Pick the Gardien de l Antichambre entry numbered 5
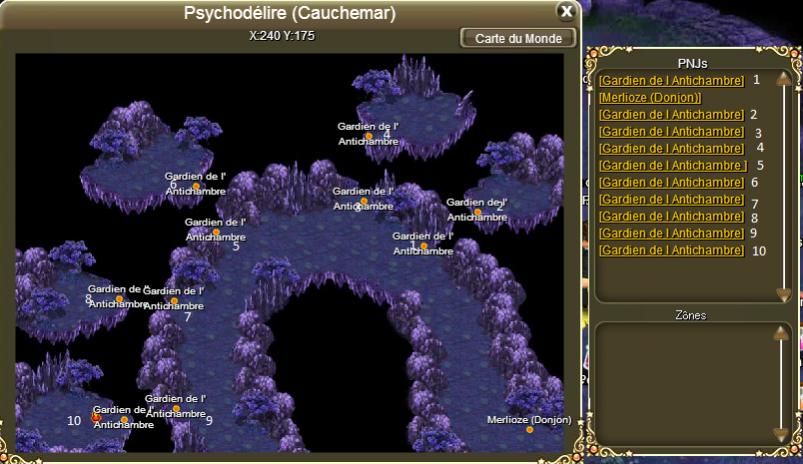Viewport: 803px width, 464px height. pos(673,165)
